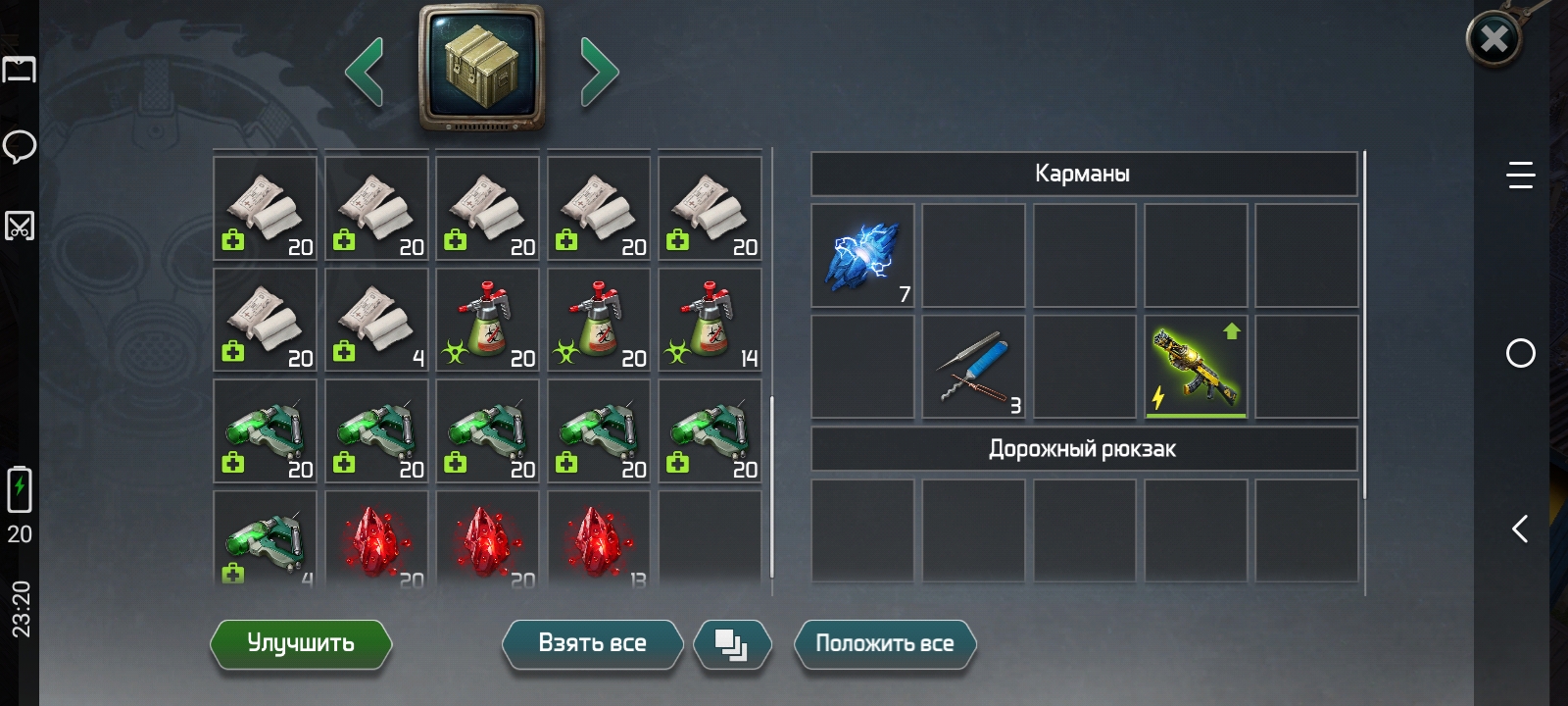
Task: Click the stack-sort button with overlapping squares
Action: [x=731, y=644]
